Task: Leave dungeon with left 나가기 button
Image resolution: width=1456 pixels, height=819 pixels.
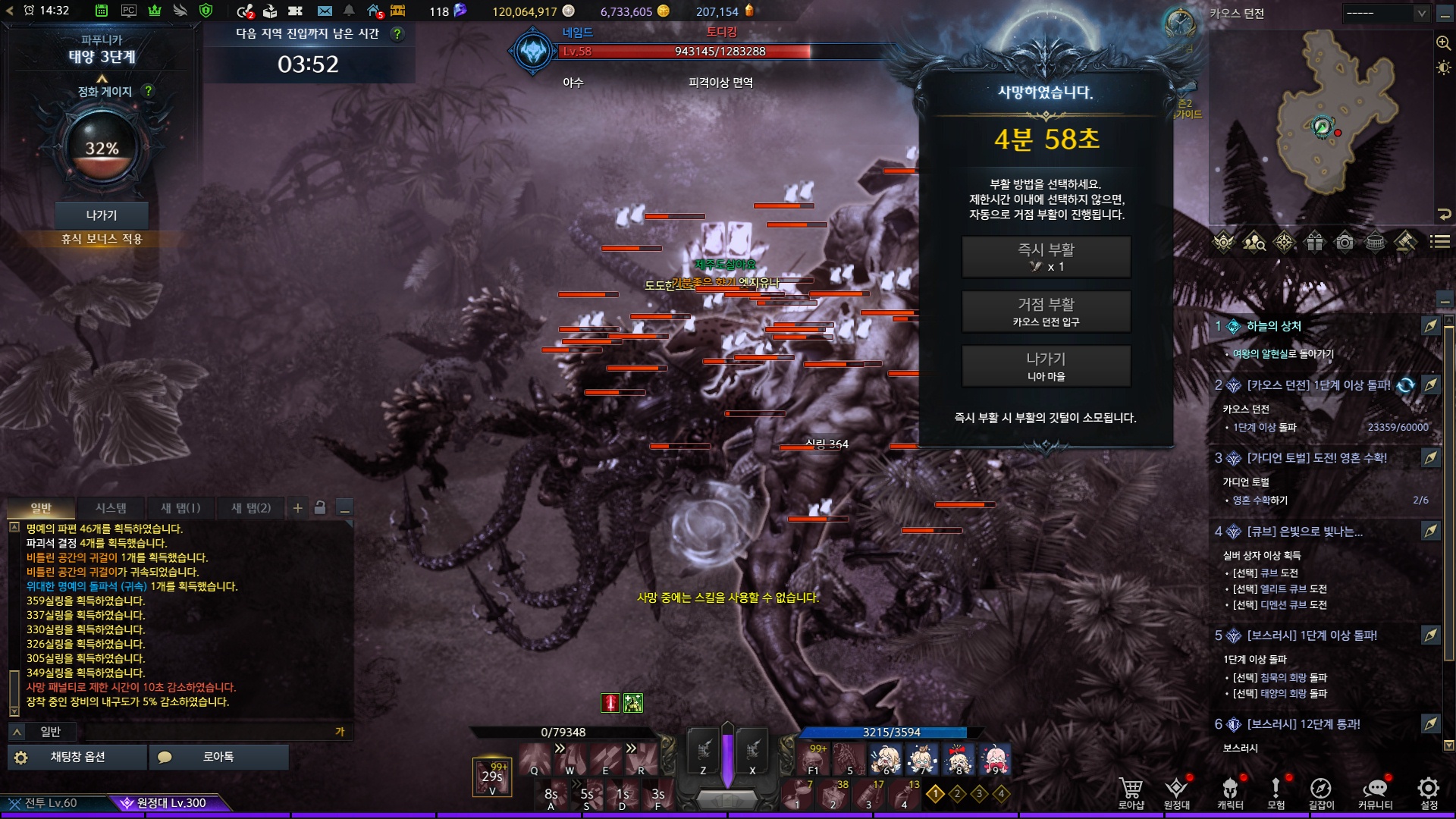Action: [102, 215]
